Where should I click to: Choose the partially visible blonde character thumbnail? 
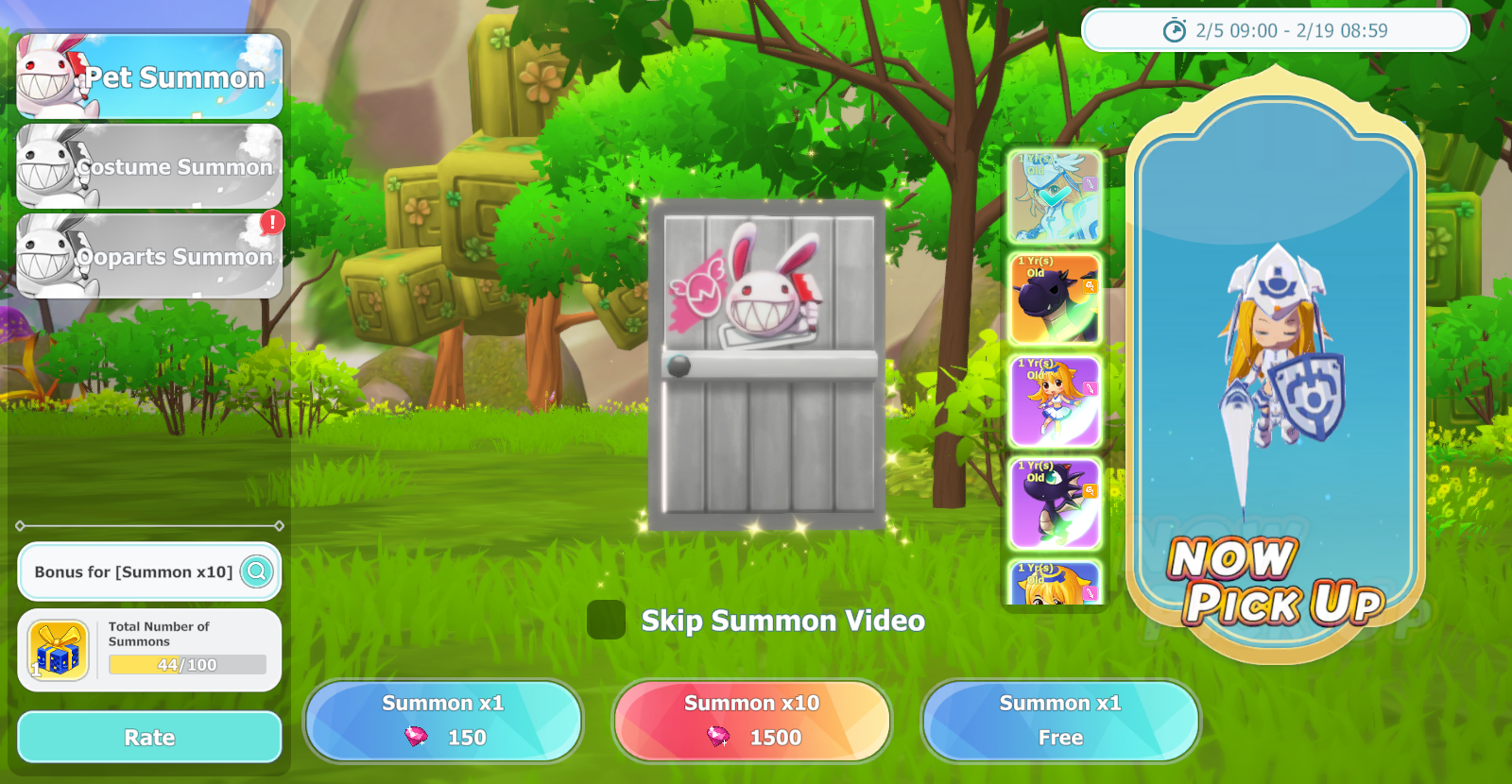1055,583
